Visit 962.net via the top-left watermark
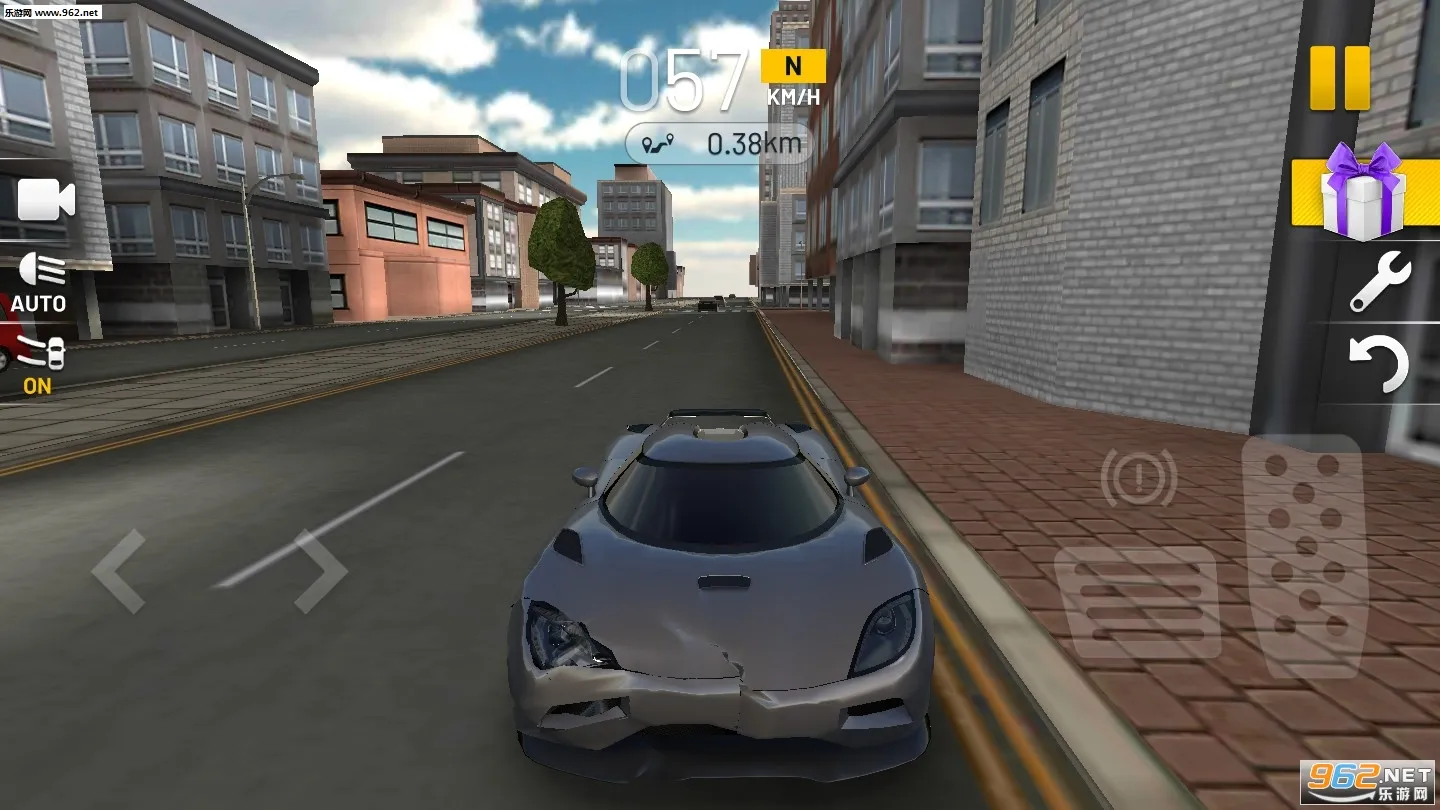Viewport: 1440px width, 810px height. click(55, 11)
